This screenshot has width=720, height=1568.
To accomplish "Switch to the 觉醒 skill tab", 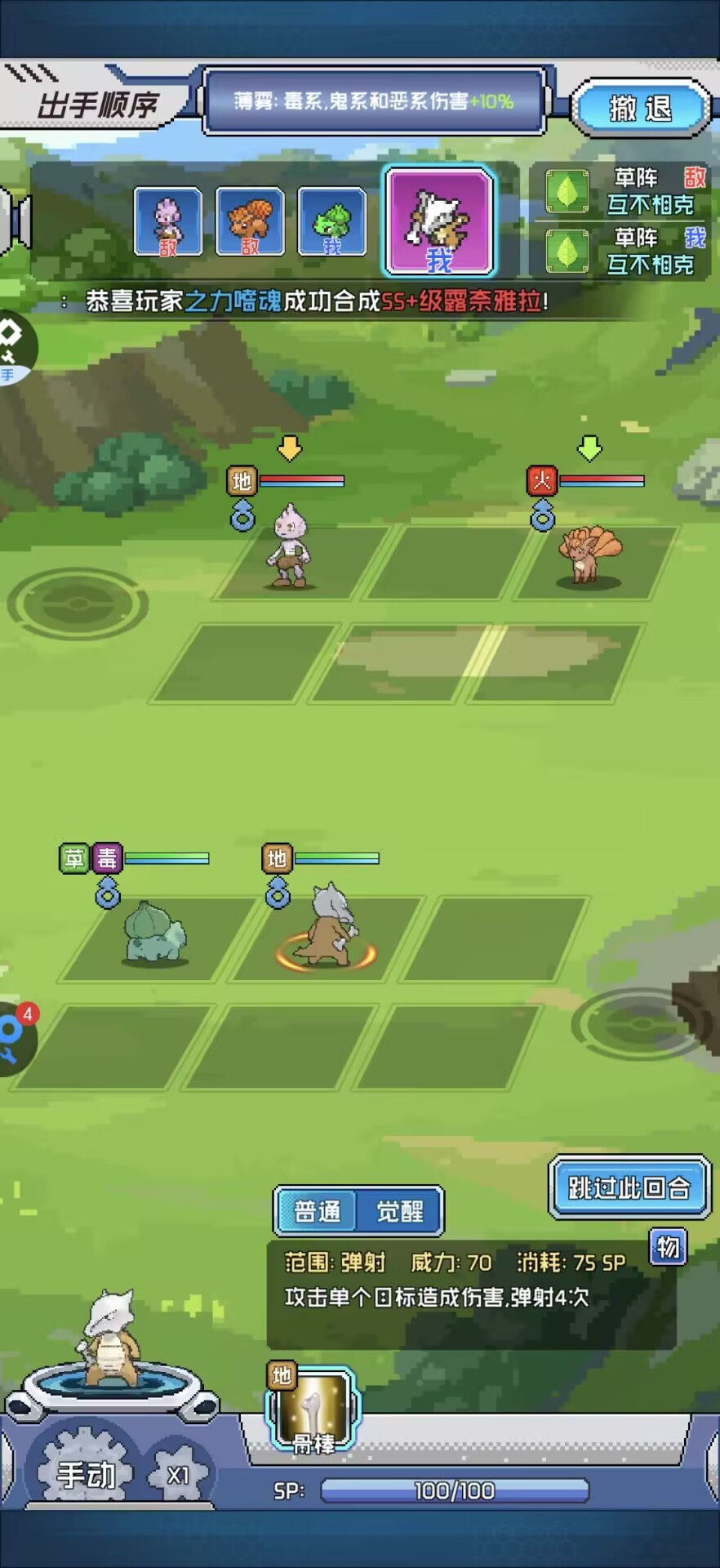I will click(x=400, y=1211).
